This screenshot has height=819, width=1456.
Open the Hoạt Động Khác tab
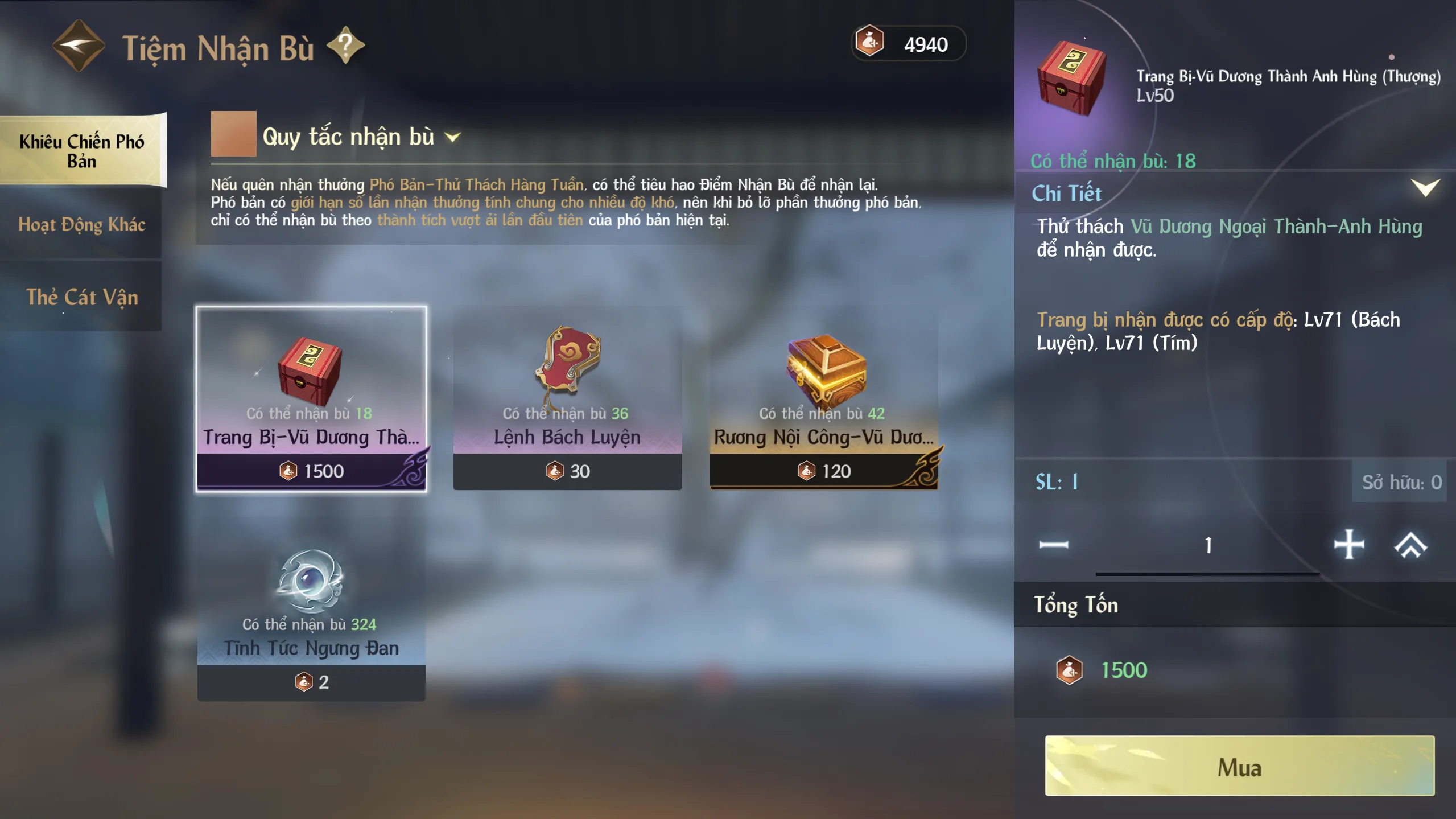click(82, 225)
